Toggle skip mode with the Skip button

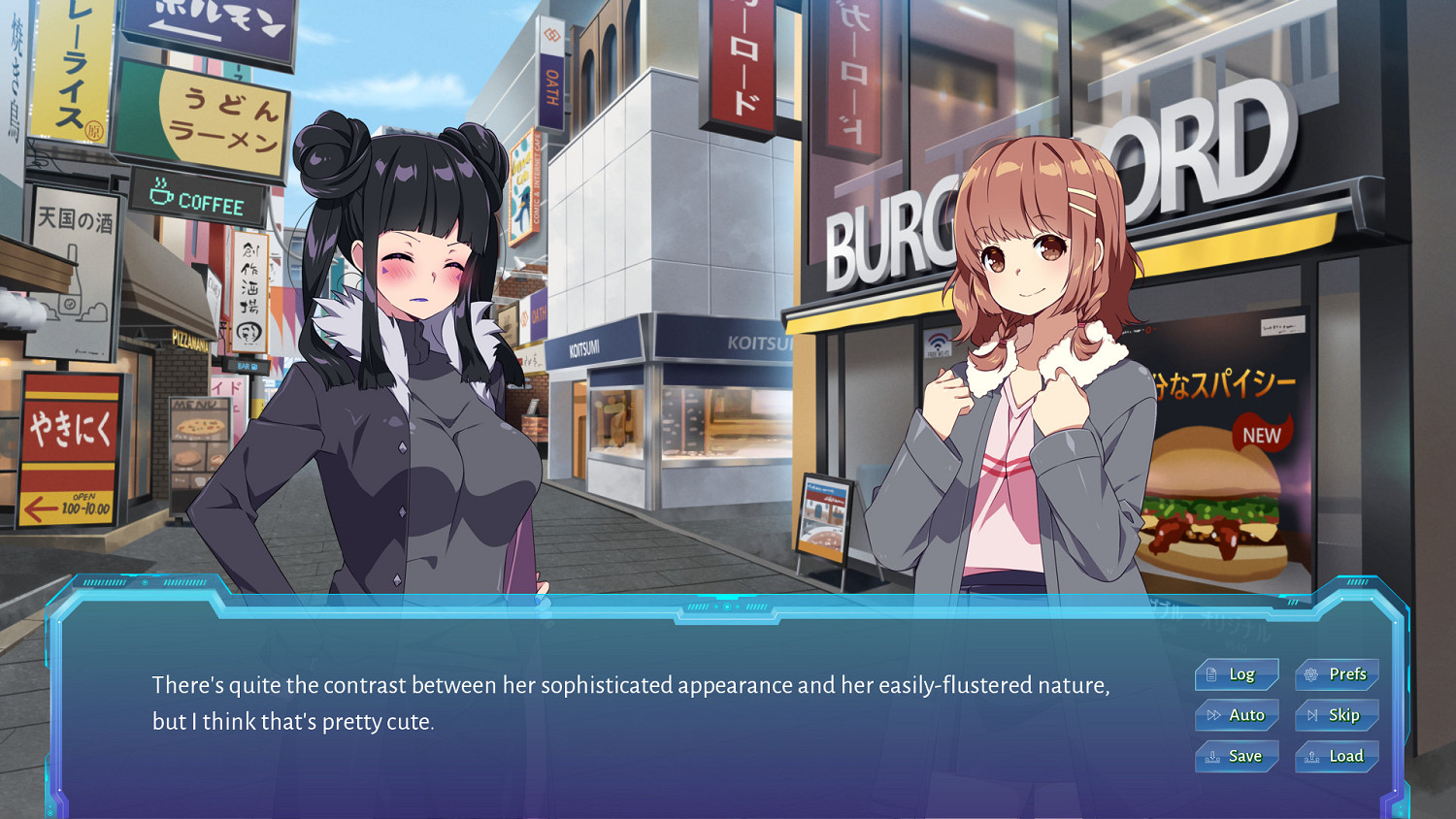1338,715
